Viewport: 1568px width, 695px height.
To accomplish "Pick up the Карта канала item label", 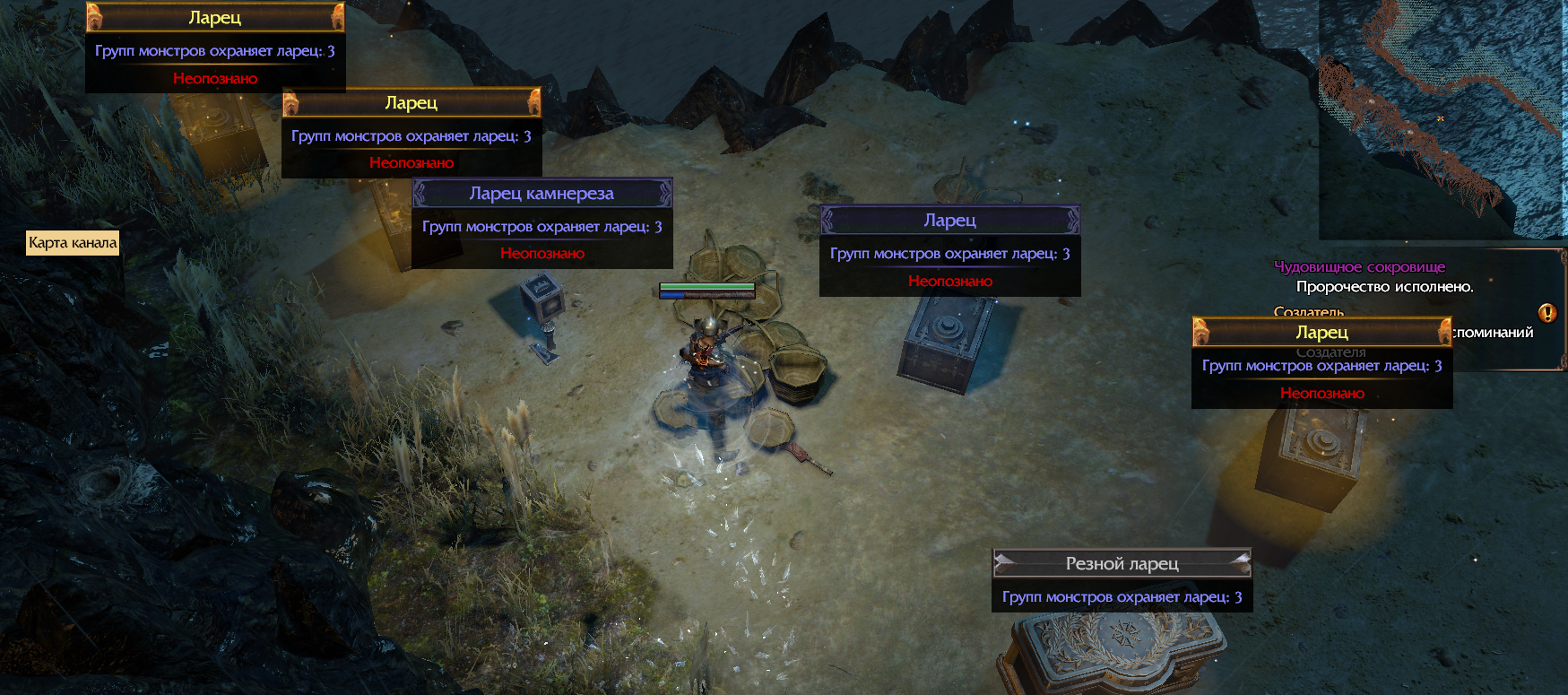I will click(73, 243).
